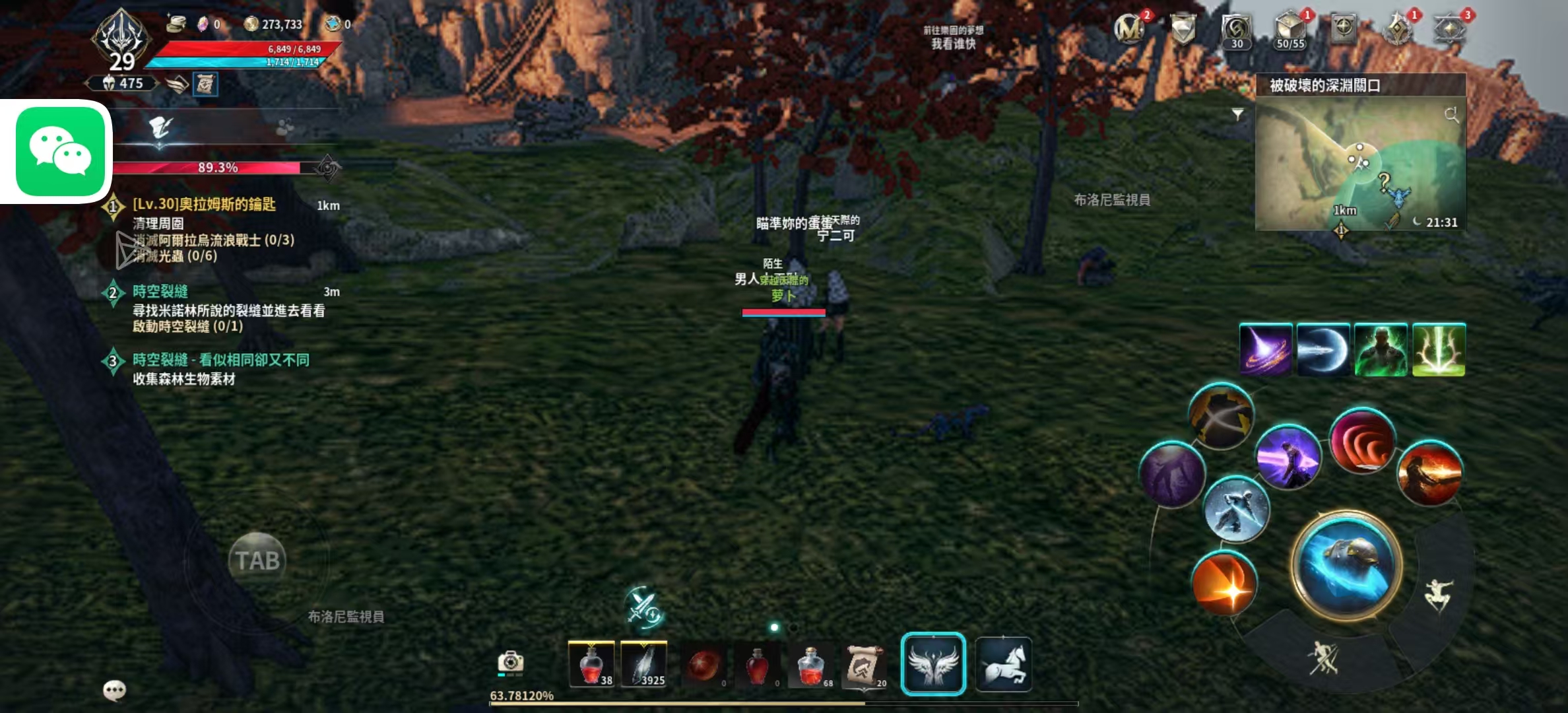Screen dimensions: 1568x713
Task: Summon the mount with the horse button
Action: [x=1003, y=663]
